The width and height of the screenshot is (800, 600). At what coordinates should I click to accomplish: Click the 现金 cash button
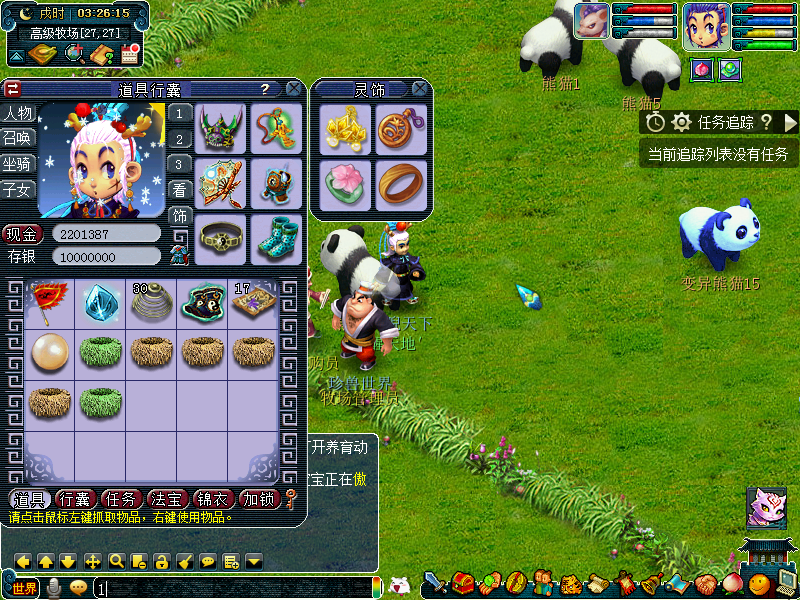22,234
